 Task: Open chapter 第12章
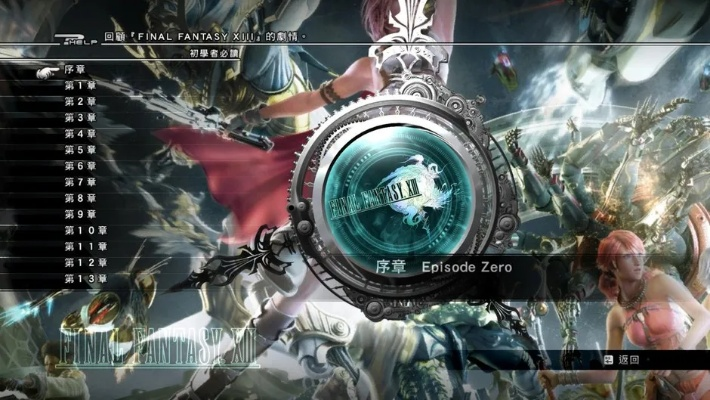pyautogui.click(x=84, y=262)
